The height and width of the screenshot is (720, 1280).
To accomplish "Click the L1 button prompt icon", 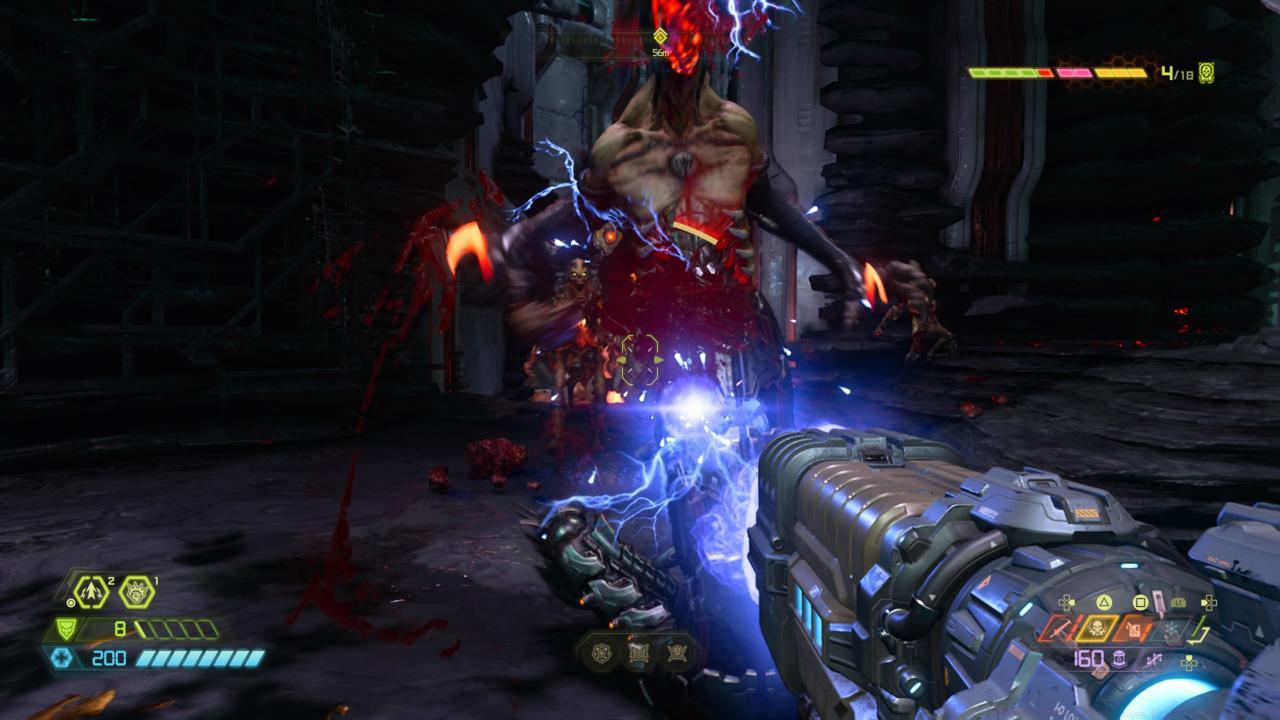I will pos(1176,603).
